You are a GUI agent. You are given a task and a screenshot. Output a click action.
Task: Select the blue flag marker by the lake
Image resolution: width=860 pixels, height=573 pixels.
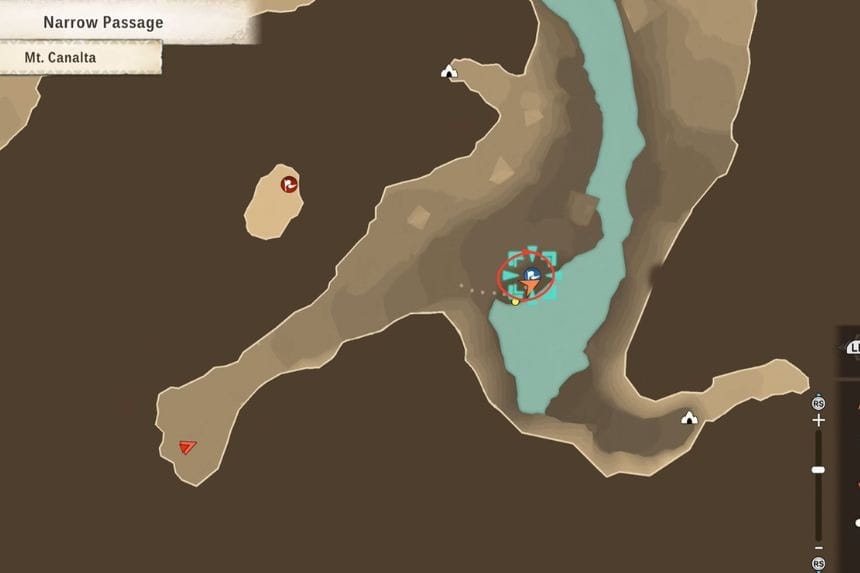point(532,274)
